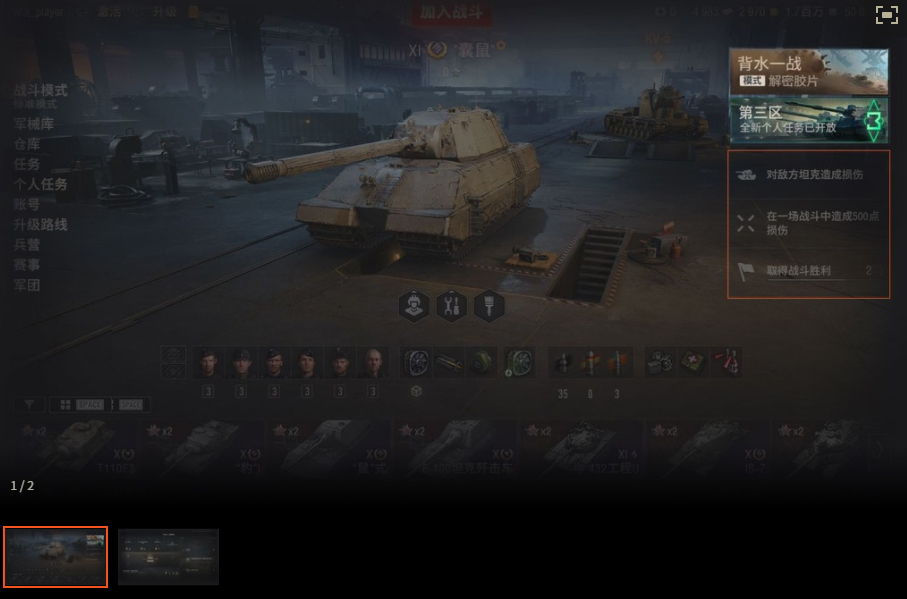Image resolution: width=907 pixels, height=599 pixels.
Task: Open the 赛事 tournaments menu entry
Action: [x=27, y=264]
